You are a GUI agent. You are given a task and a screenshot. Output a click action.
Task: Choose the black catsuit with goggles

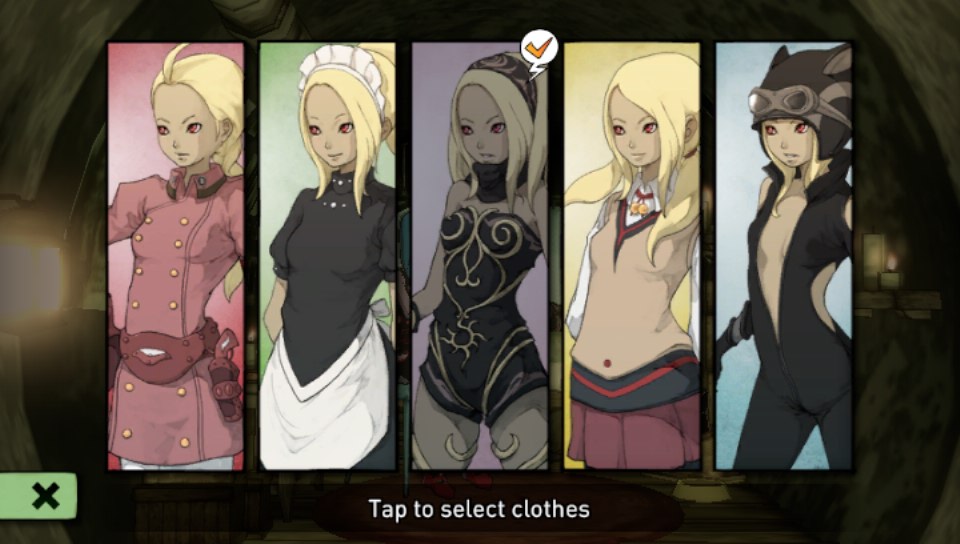coord(784,256)
